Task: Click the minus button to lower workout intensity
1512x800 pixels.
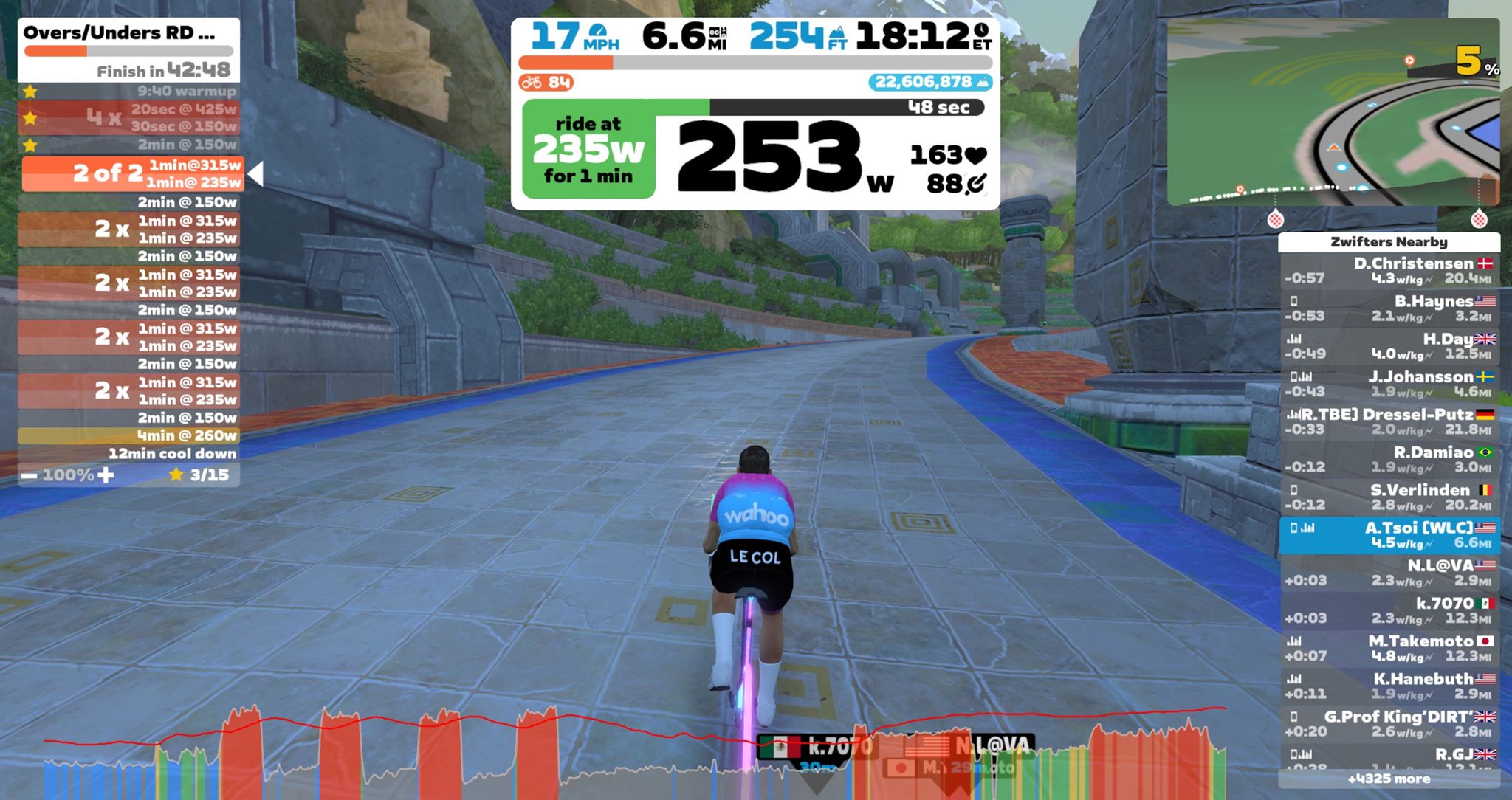Action: (30, 477)
